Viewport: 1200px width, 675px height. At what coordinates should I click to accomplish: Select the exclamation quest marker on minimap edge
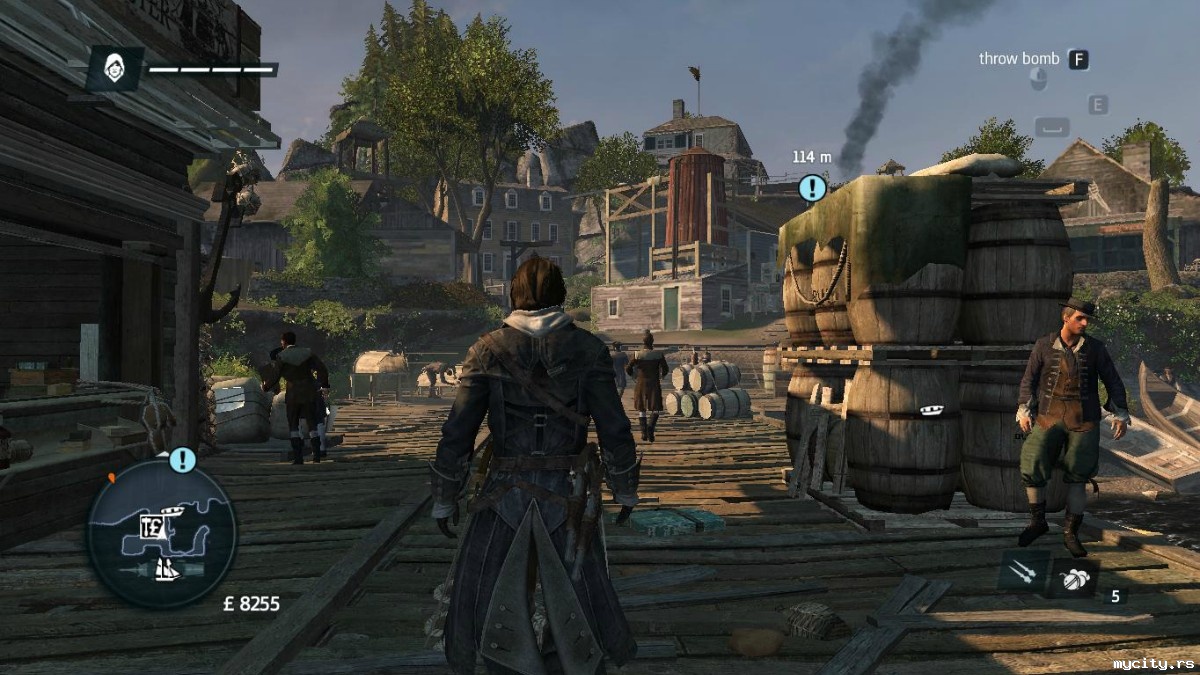pyautogui.click(x=182, y=460)
